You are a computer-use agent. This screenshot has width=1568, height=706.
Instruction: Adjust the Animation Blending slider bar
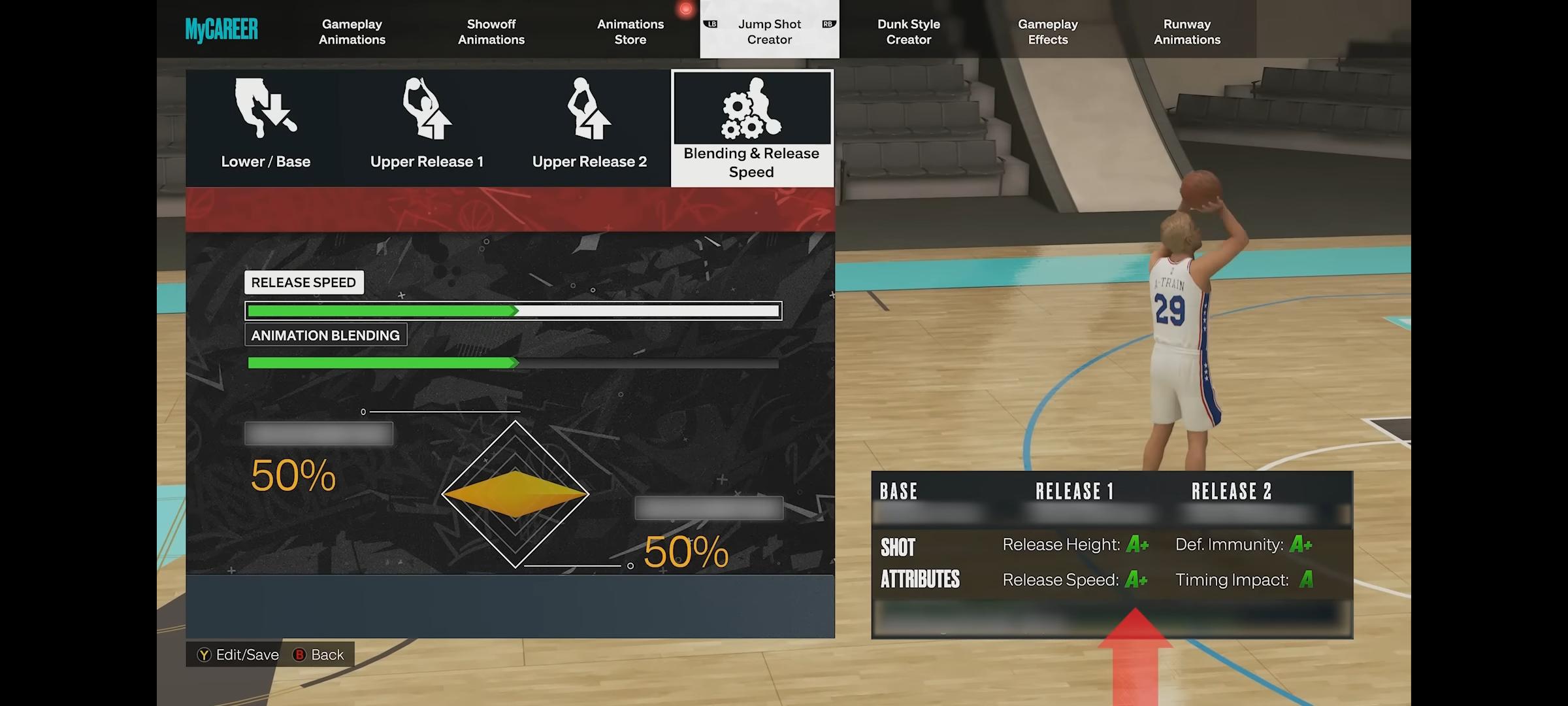(513, 363)
